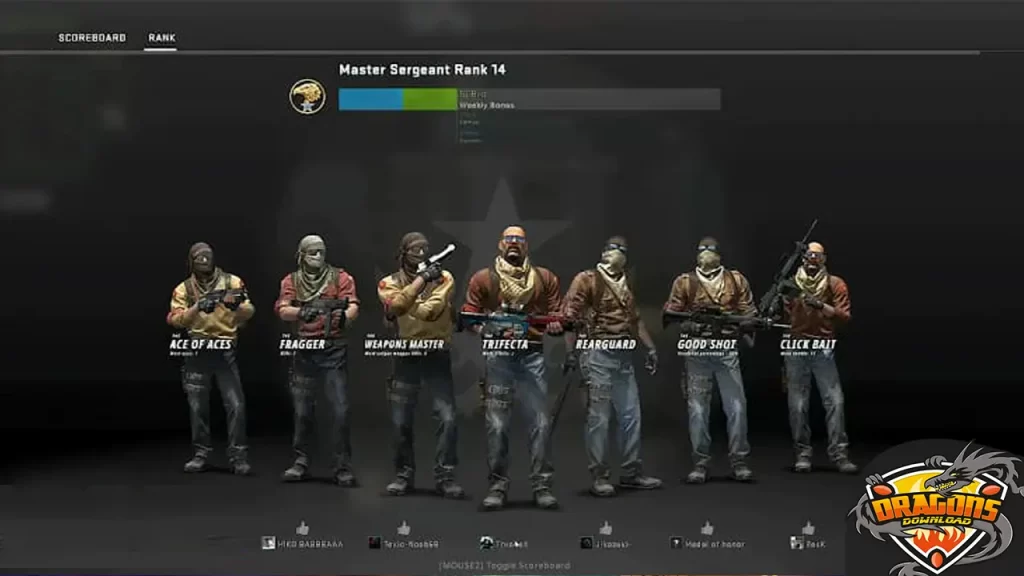The width and height of the screenshot is (1024, 576).
Task: Click the Master Sergeant rank medal icon
Action: (307, 96)
